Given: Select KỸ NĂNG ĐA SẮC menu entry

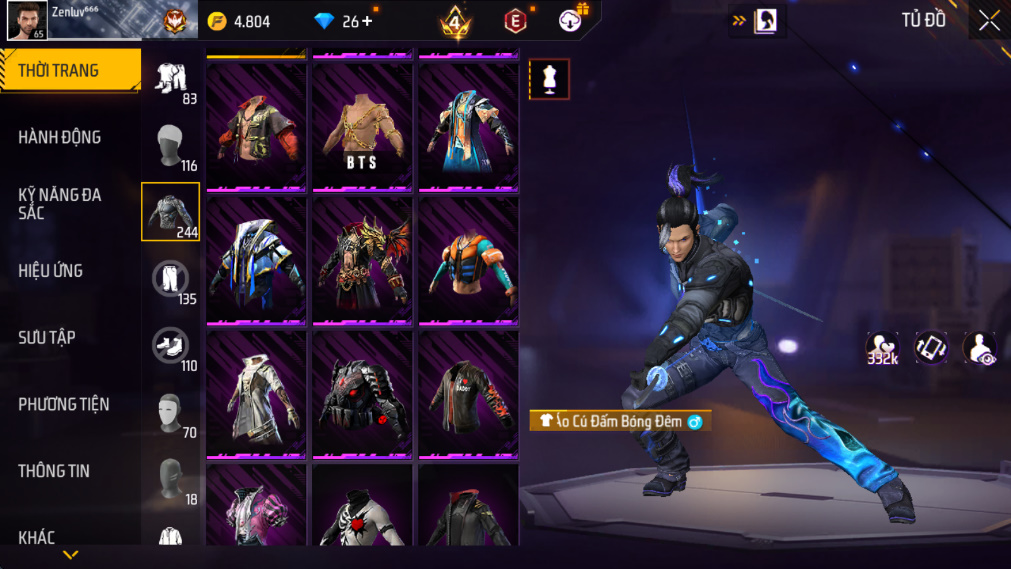Looking at the screenshot, I should click(60, 204).
